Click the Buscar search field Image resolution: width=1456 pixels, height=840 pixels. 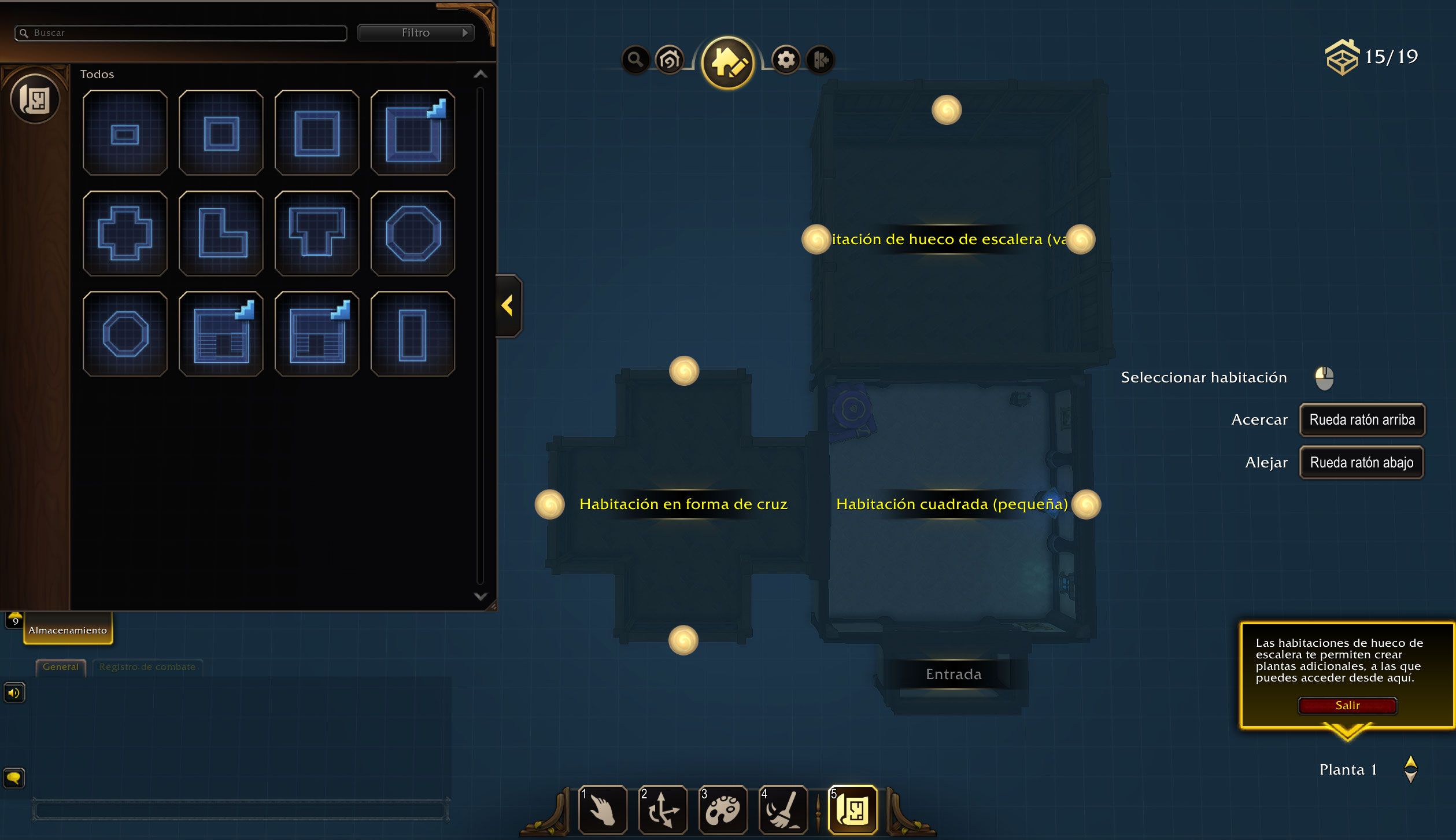(x=185, y=33)
